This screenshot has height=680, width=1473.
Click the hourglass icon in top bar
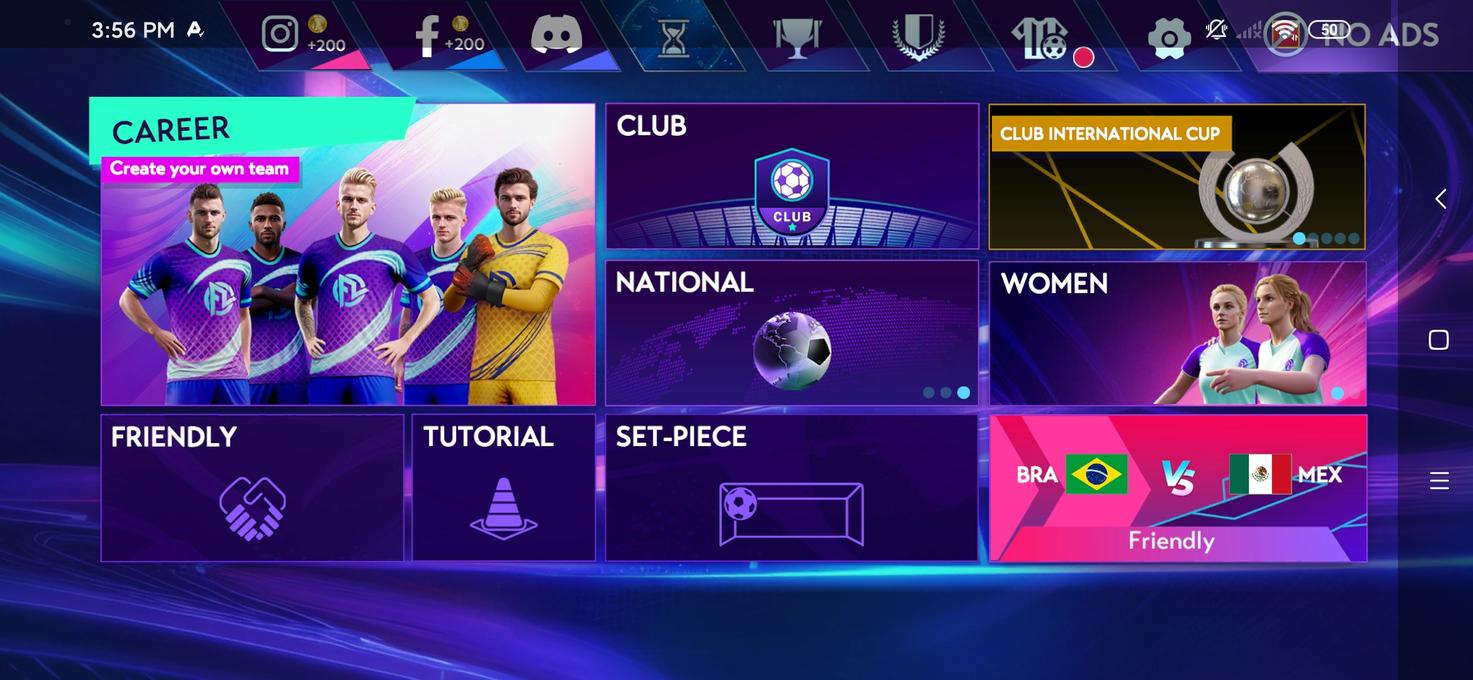pos(674,38)
